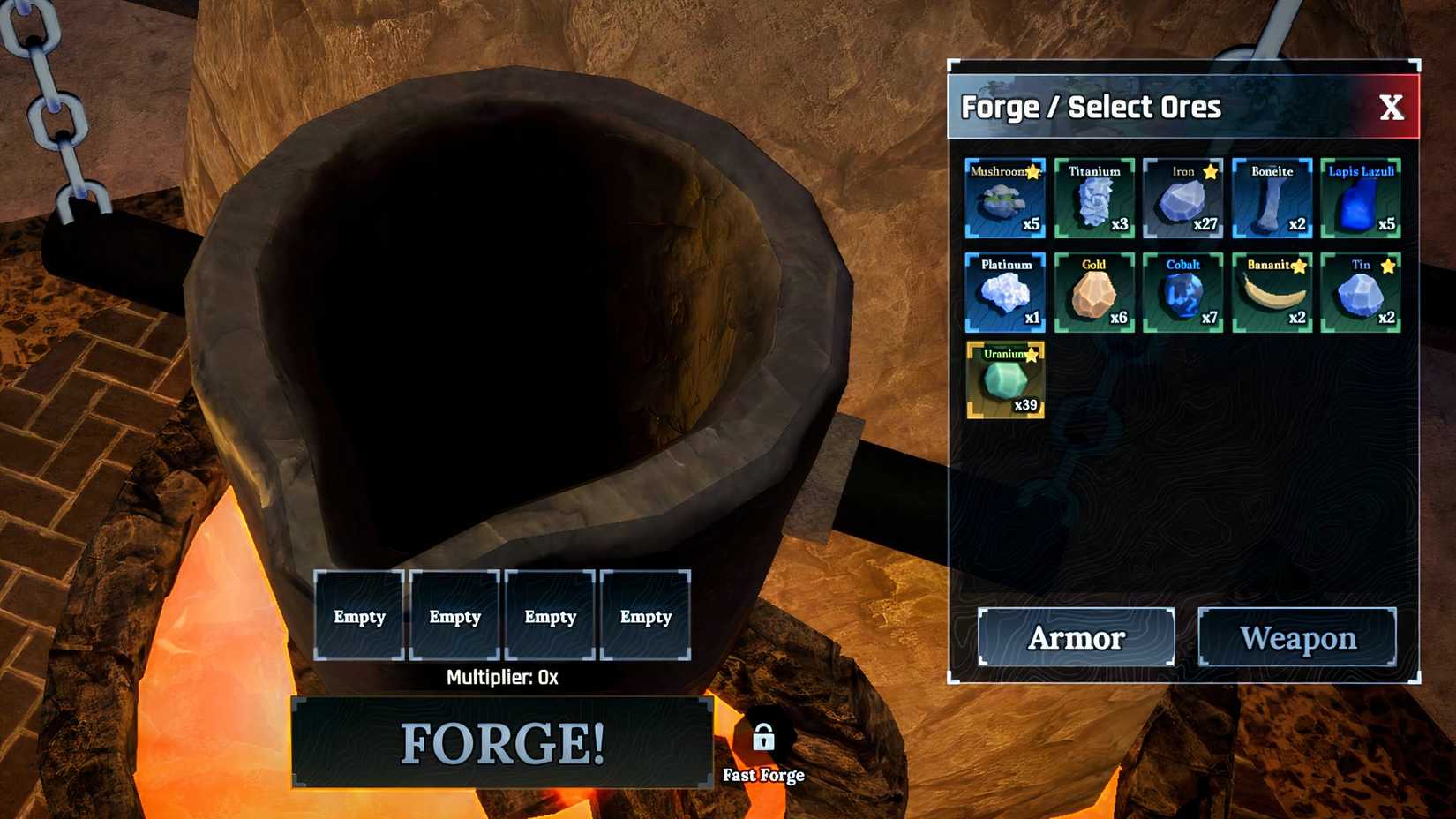
Task: Select the Uranium ore with x39 count
Action: click(1007, 386)
